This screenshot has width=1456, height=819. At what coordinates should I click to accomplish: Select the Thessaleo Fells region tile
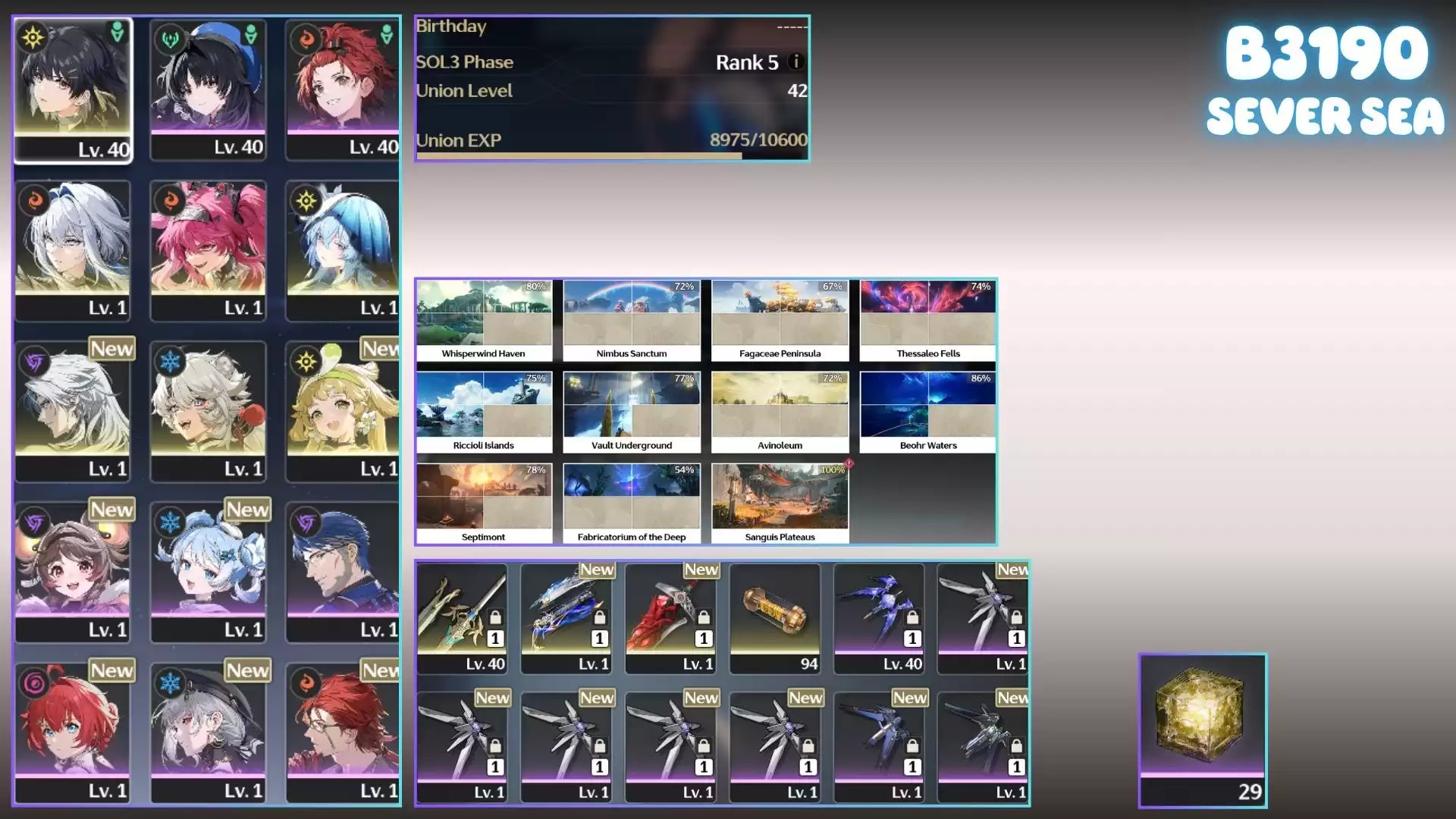pyautogui.click(x=927, y=320)
